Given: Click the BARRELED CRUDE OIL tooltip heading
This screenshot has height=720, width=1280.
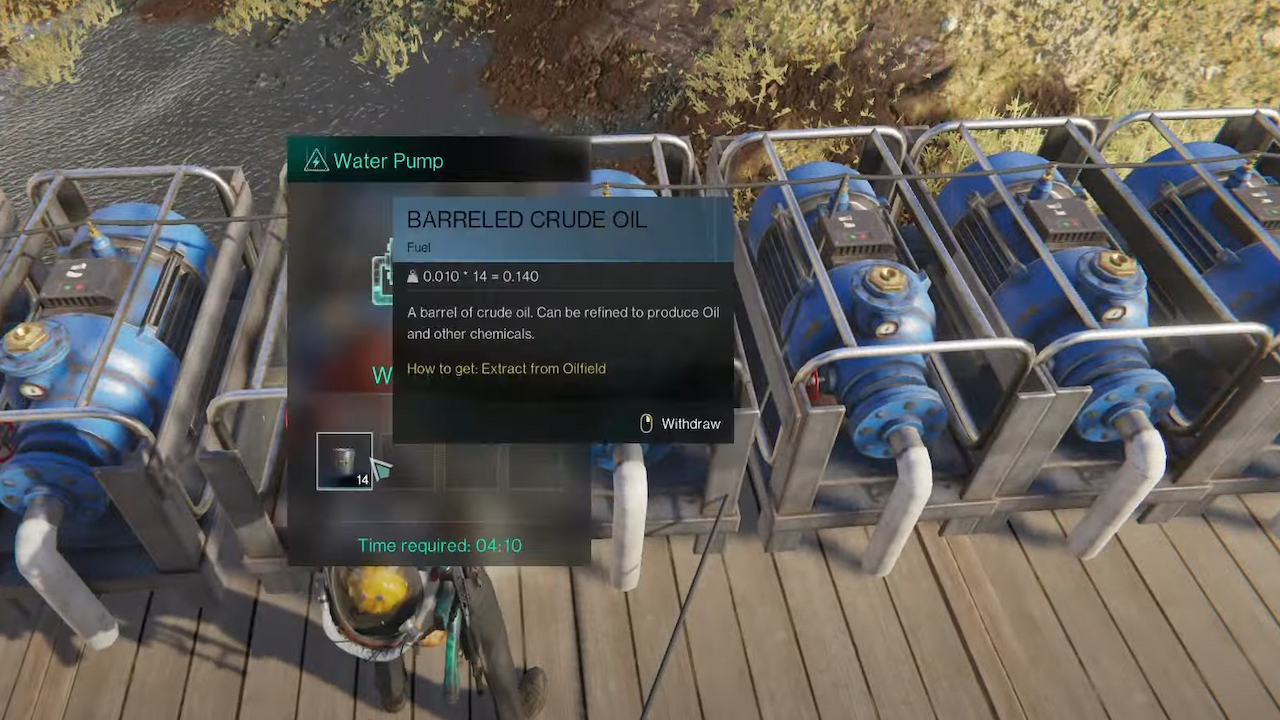Looking at the screenshot, I should click(527, 220).
